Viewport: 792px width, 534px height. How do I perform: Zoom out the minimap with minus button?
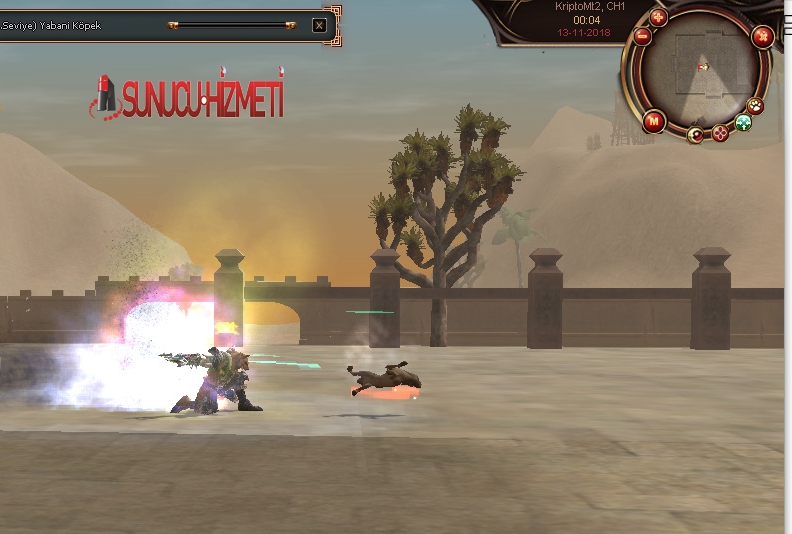(x=642, y=36)
